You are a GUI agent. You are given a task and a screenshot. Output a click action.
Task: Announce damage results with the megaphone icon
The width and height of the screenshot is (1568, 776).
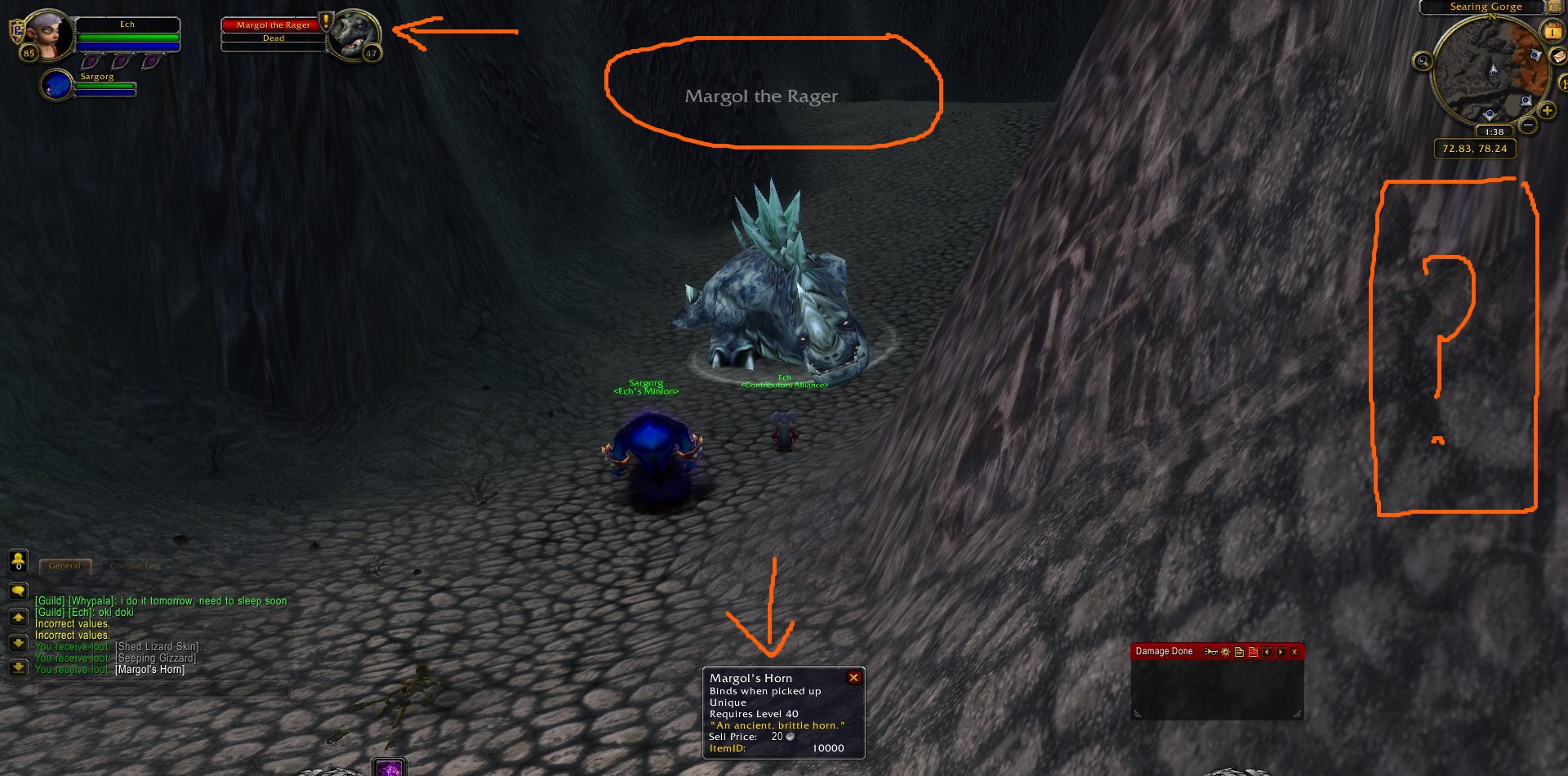pos(1211,652)
